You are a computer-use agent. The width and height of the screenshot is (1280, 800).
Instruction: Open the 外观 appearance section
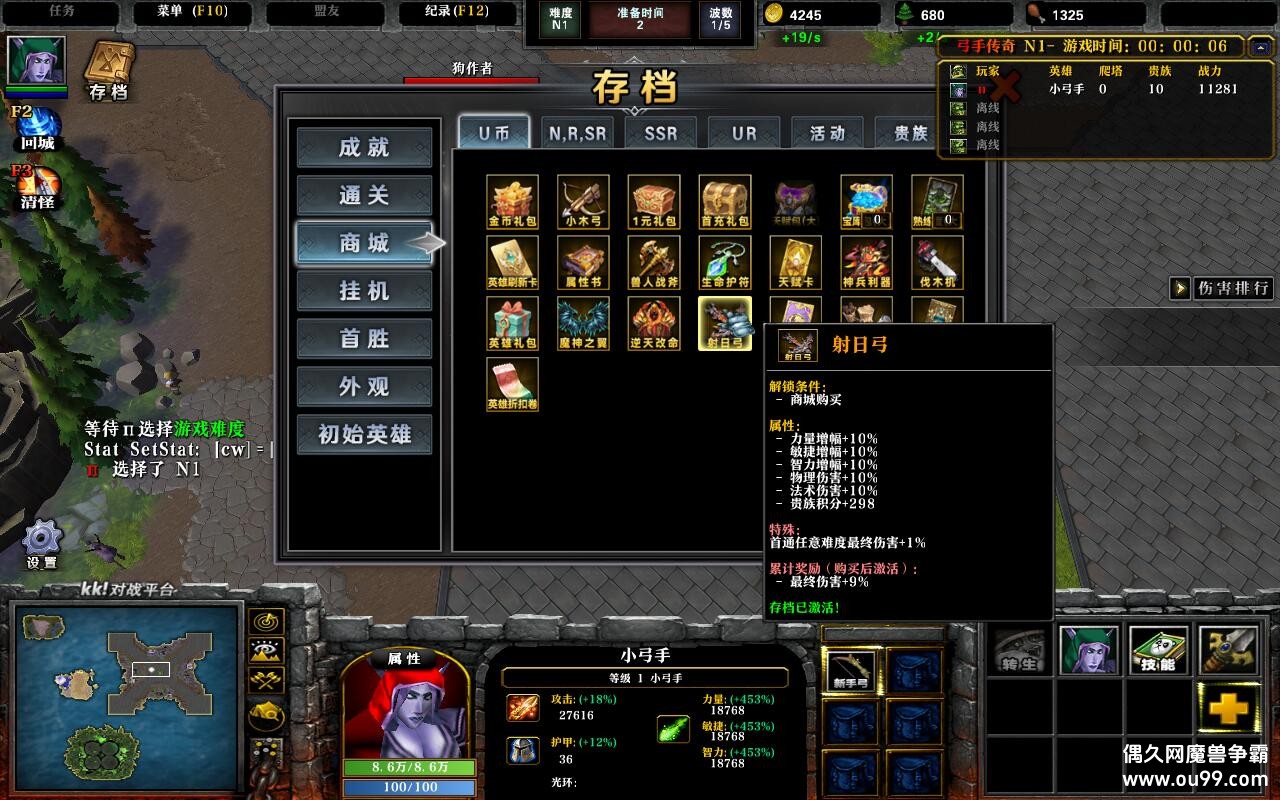364,387
